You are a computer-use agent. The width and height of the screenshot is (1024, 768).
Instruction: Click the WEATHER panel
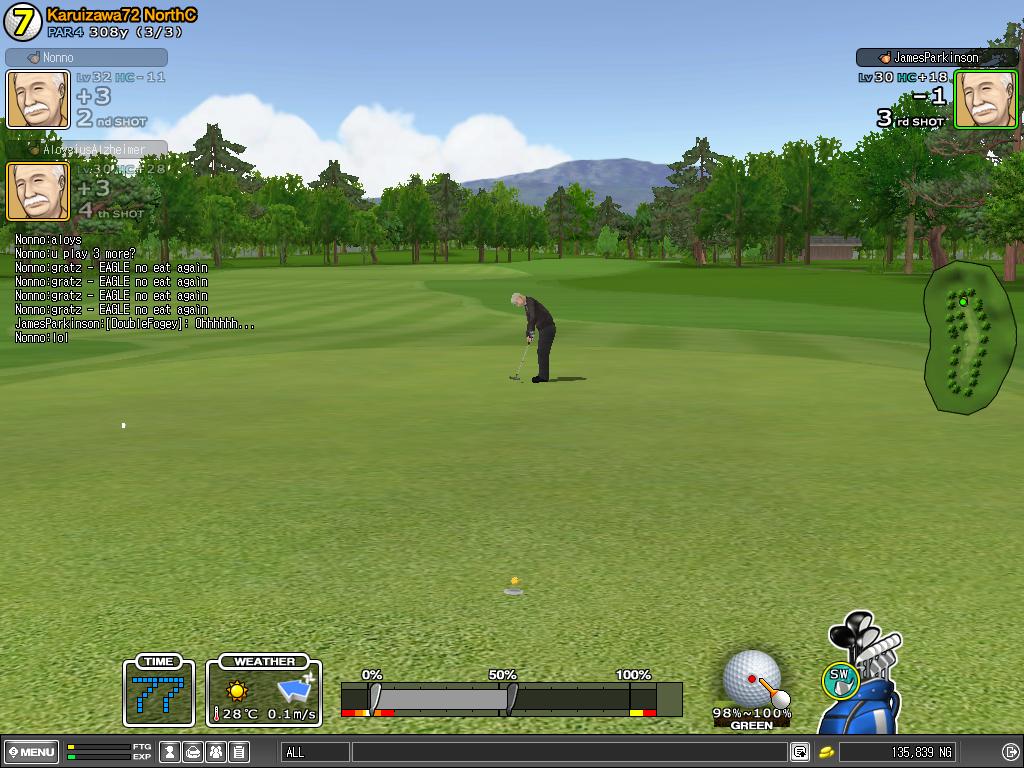(x=264, y=691)
